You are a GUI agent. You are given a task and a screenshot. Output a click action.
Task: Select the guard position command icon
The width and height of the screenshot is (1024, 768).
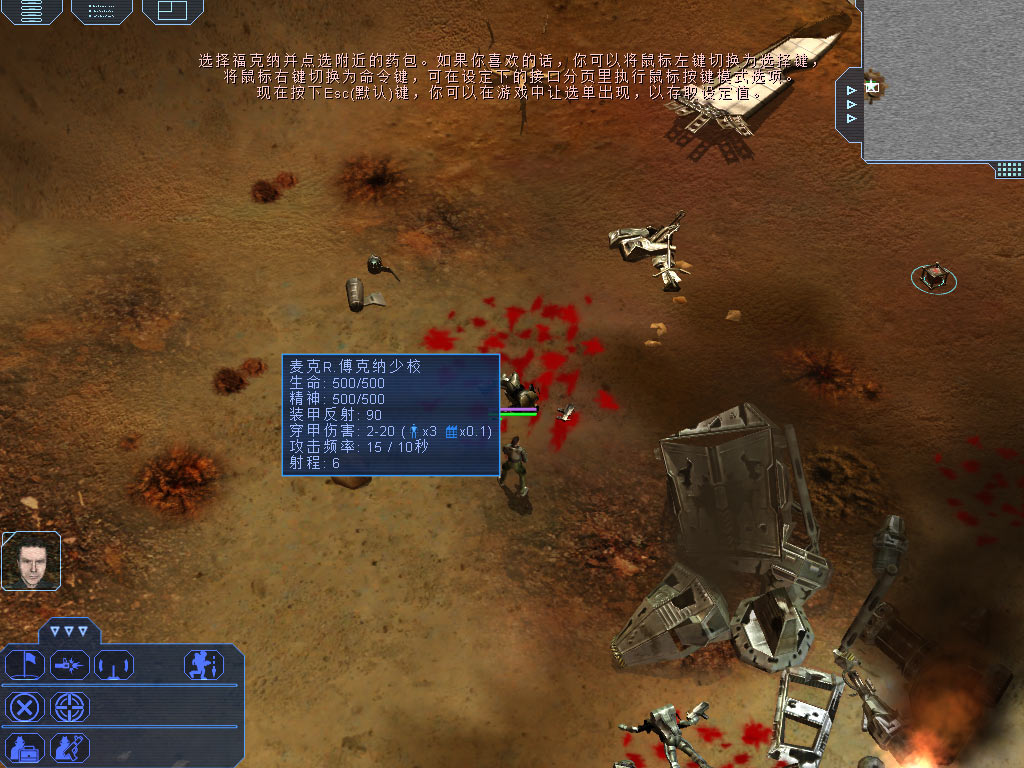pos(113,664)
